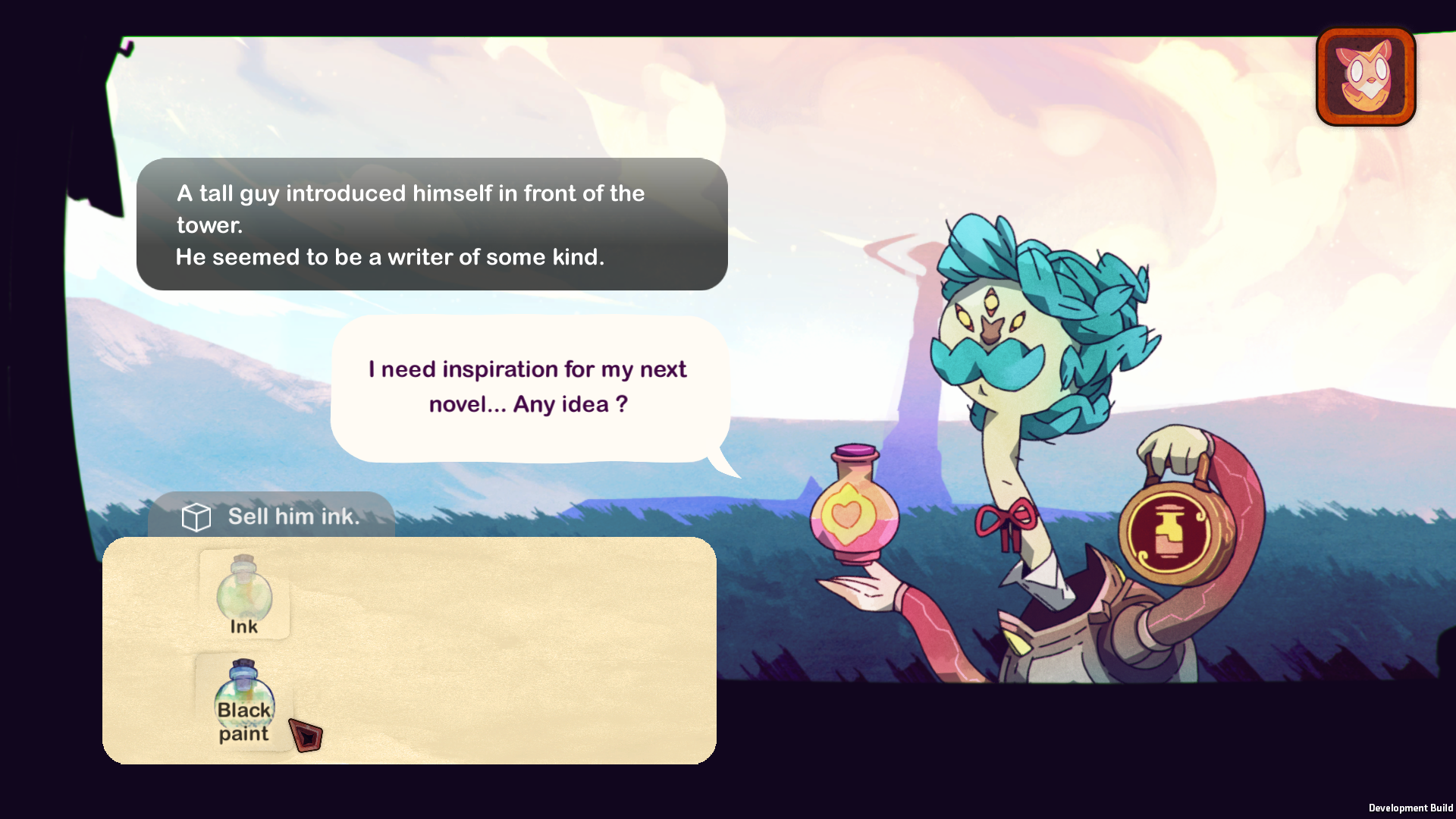This screenshot has height=819, width=1456.
Task: Open the fox portrait icon
Action: pyautogui.click(x=1365, y=77)
